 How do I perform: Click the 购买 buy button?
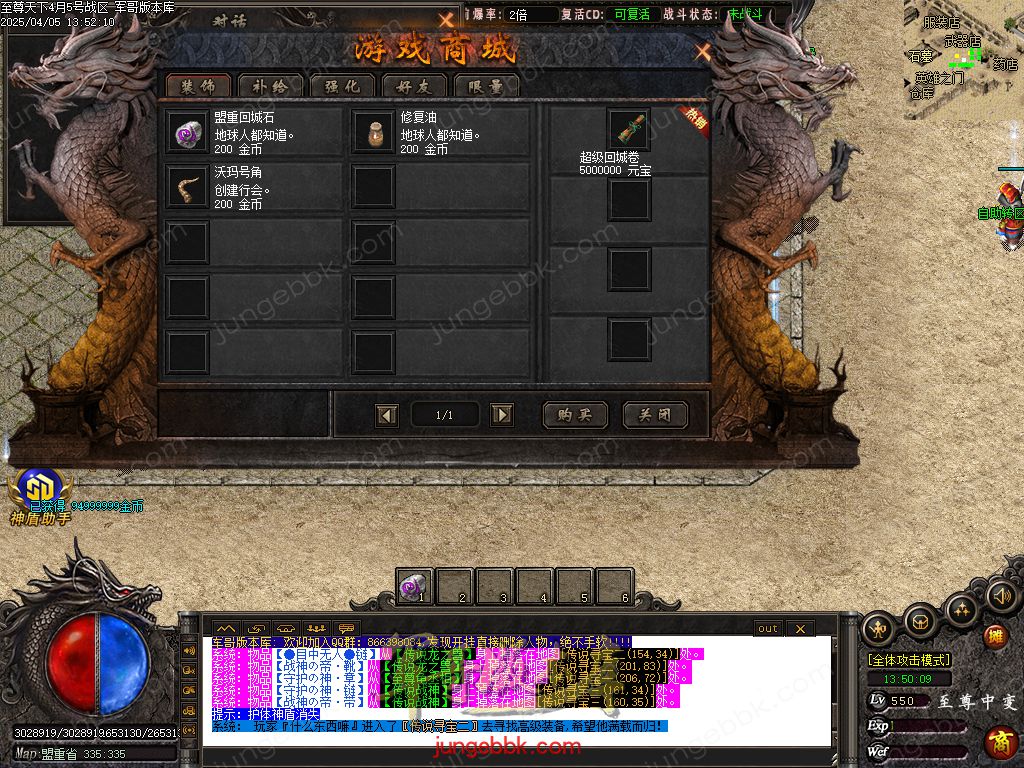click(575, 415)
